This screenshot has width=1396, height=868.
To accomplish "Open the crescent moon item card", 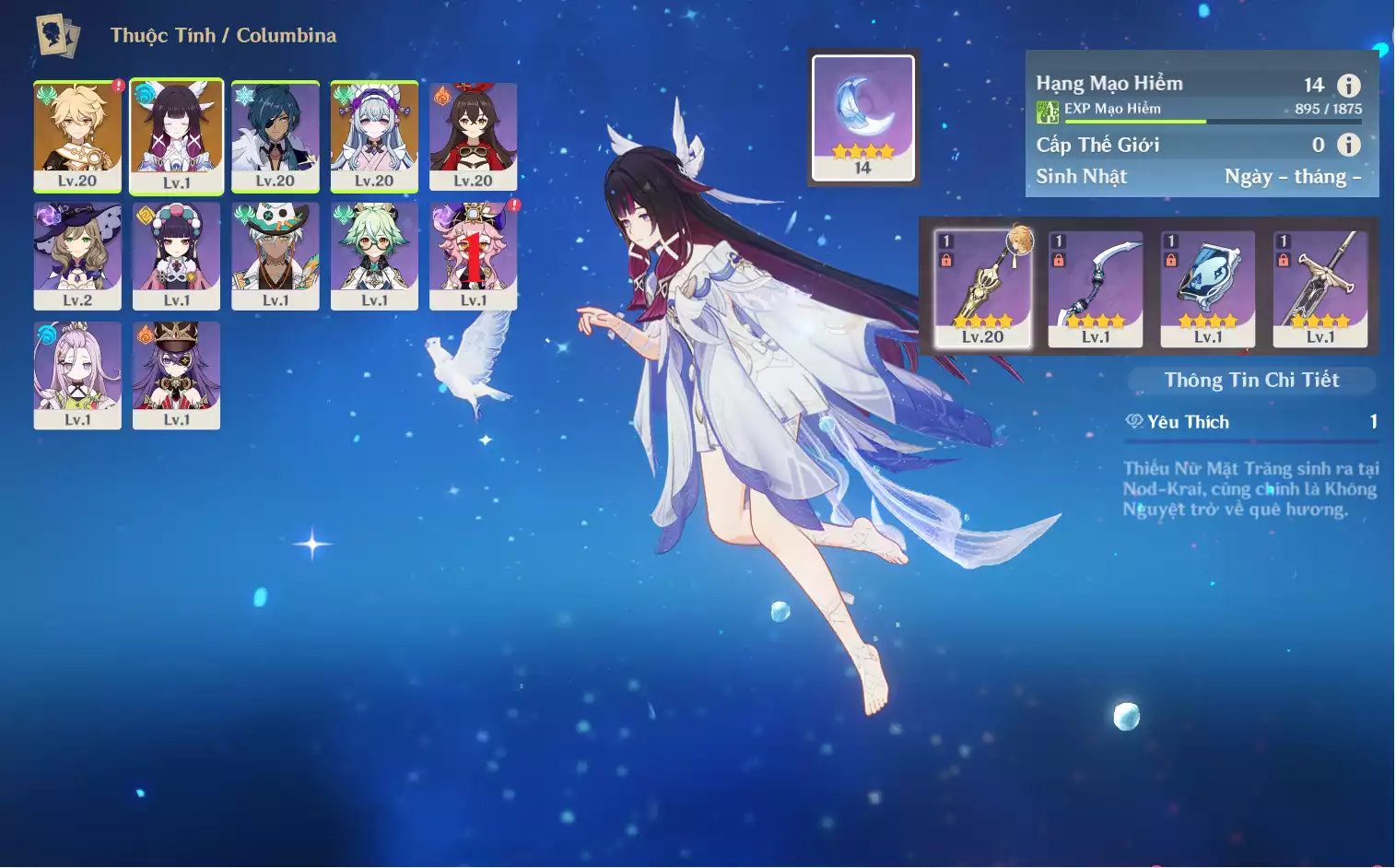I will 862,117.
